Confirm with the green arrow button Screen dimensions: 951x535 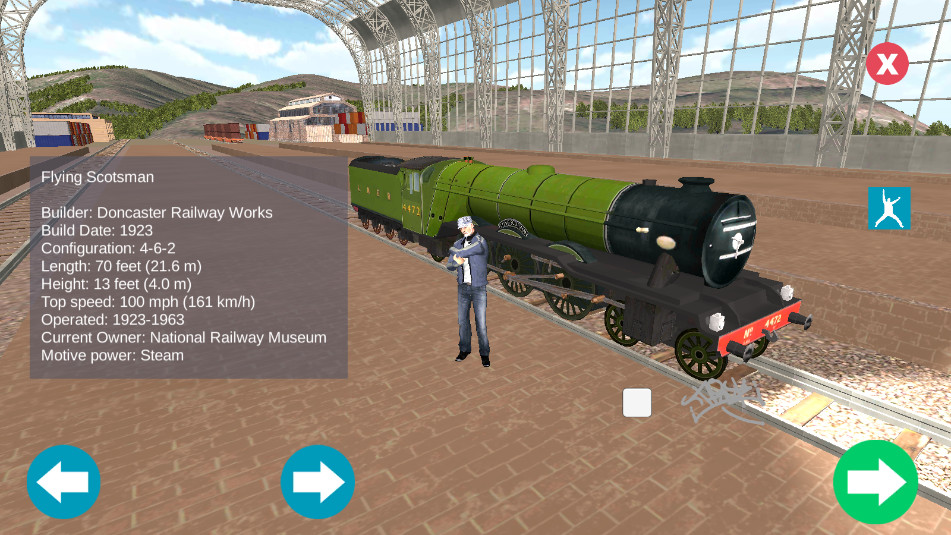(875, 482)
